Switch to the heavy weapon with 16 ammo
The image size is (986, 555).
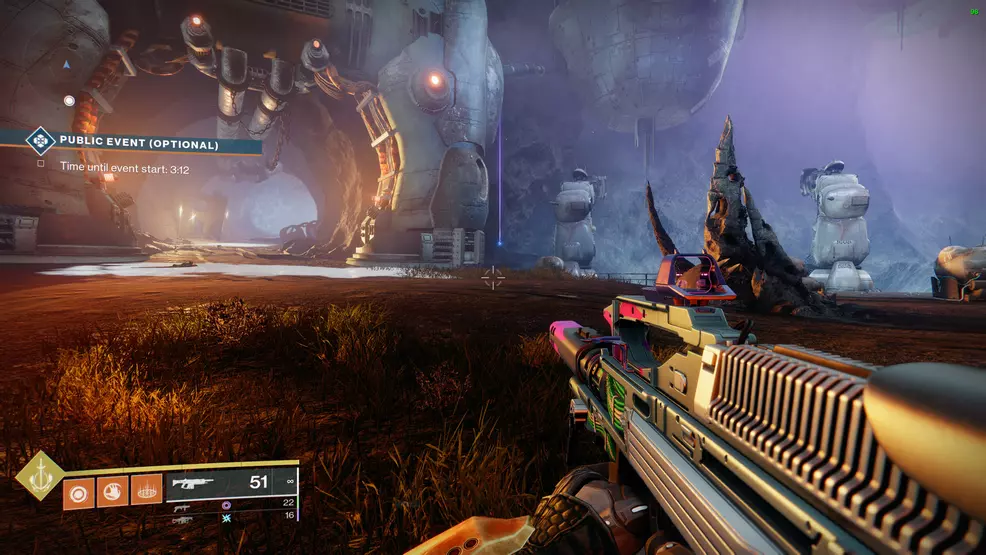pos(184,520)
